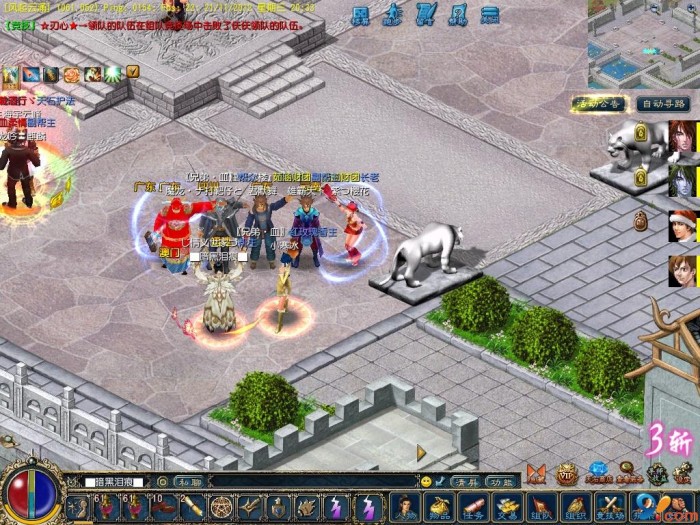The image size is (700, 525).
Task: Select the pentagram skill slot
Action: (x=222, y=507)
